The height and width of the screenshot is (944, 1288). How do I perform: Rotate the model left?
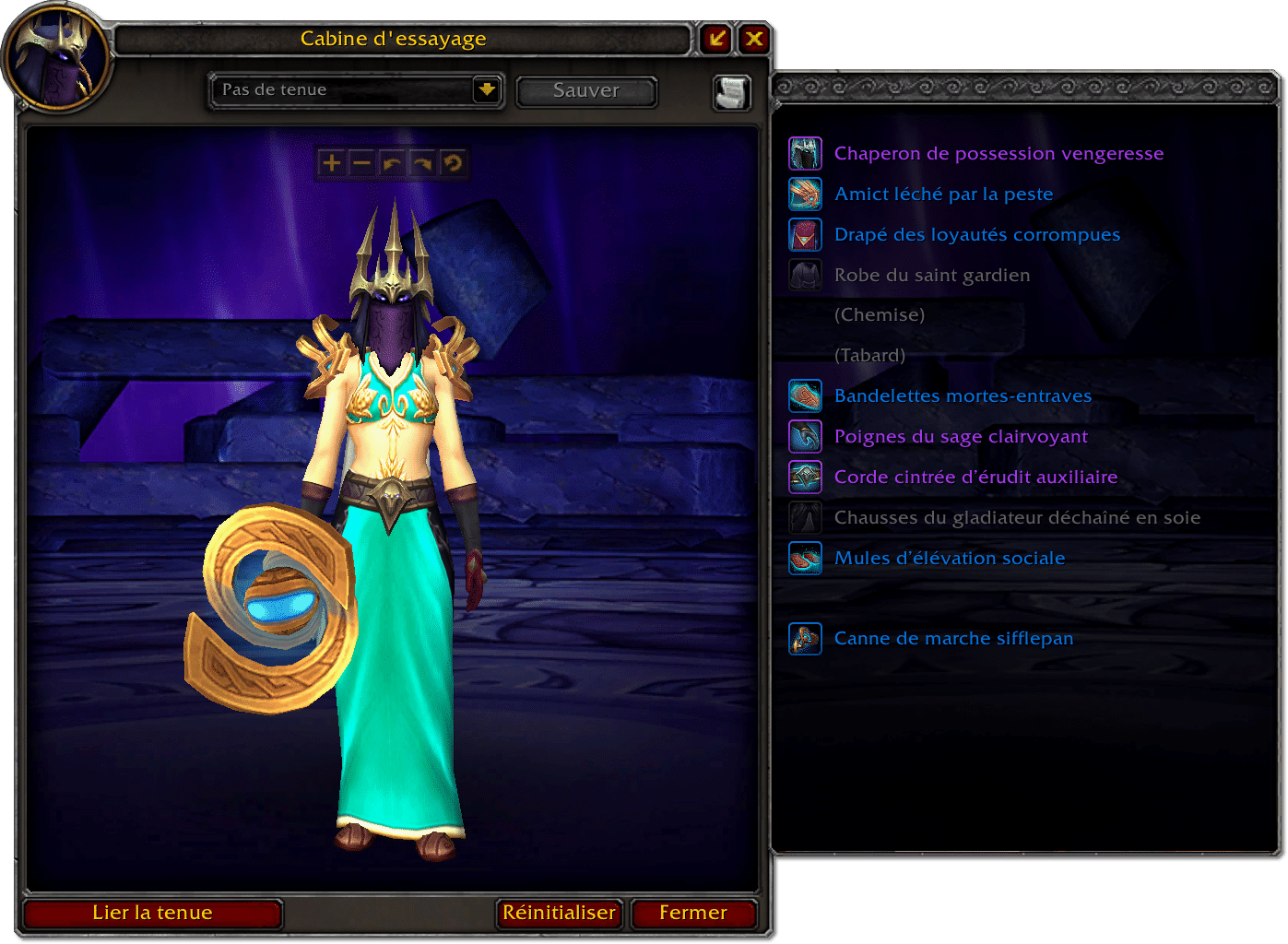392,164
